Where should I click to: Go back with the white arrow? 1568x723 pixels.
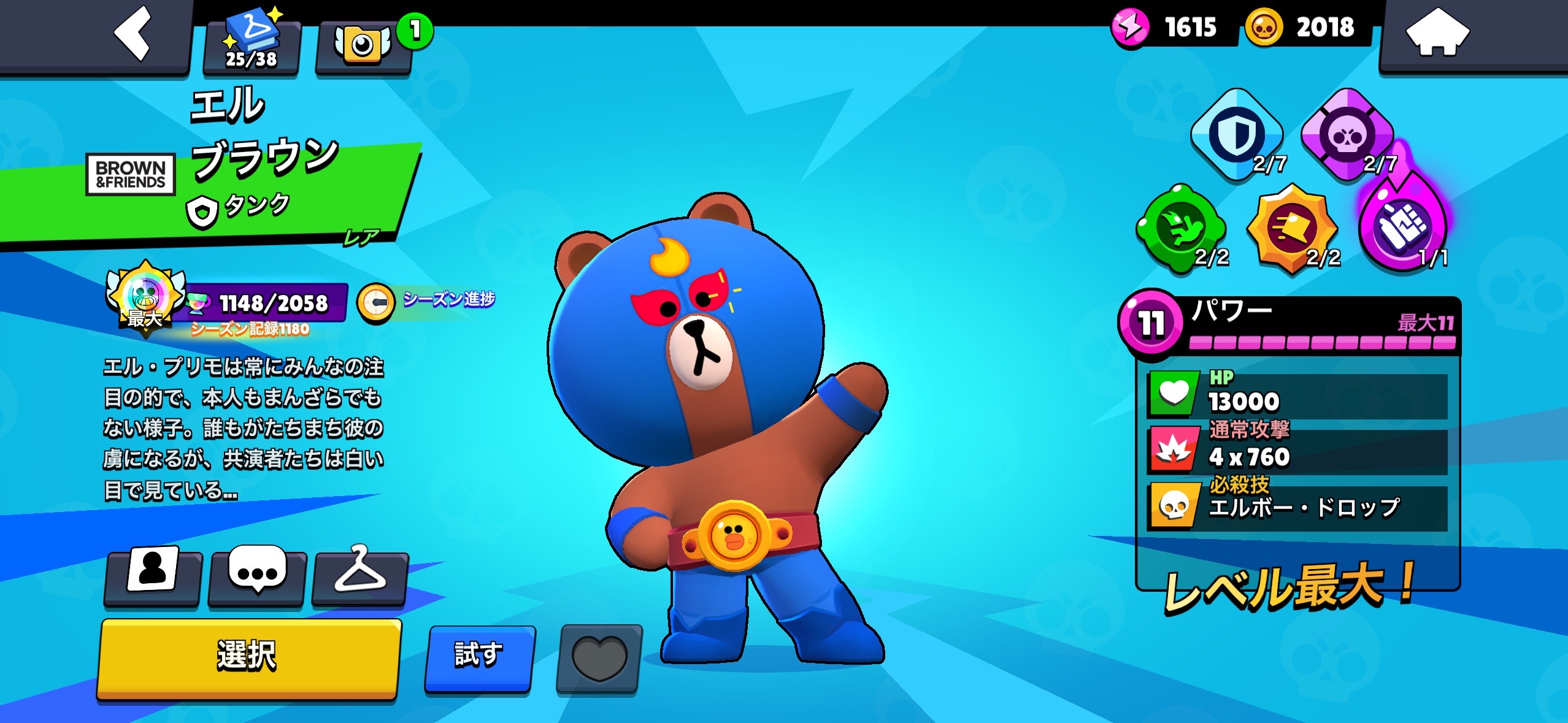(133, 34)
